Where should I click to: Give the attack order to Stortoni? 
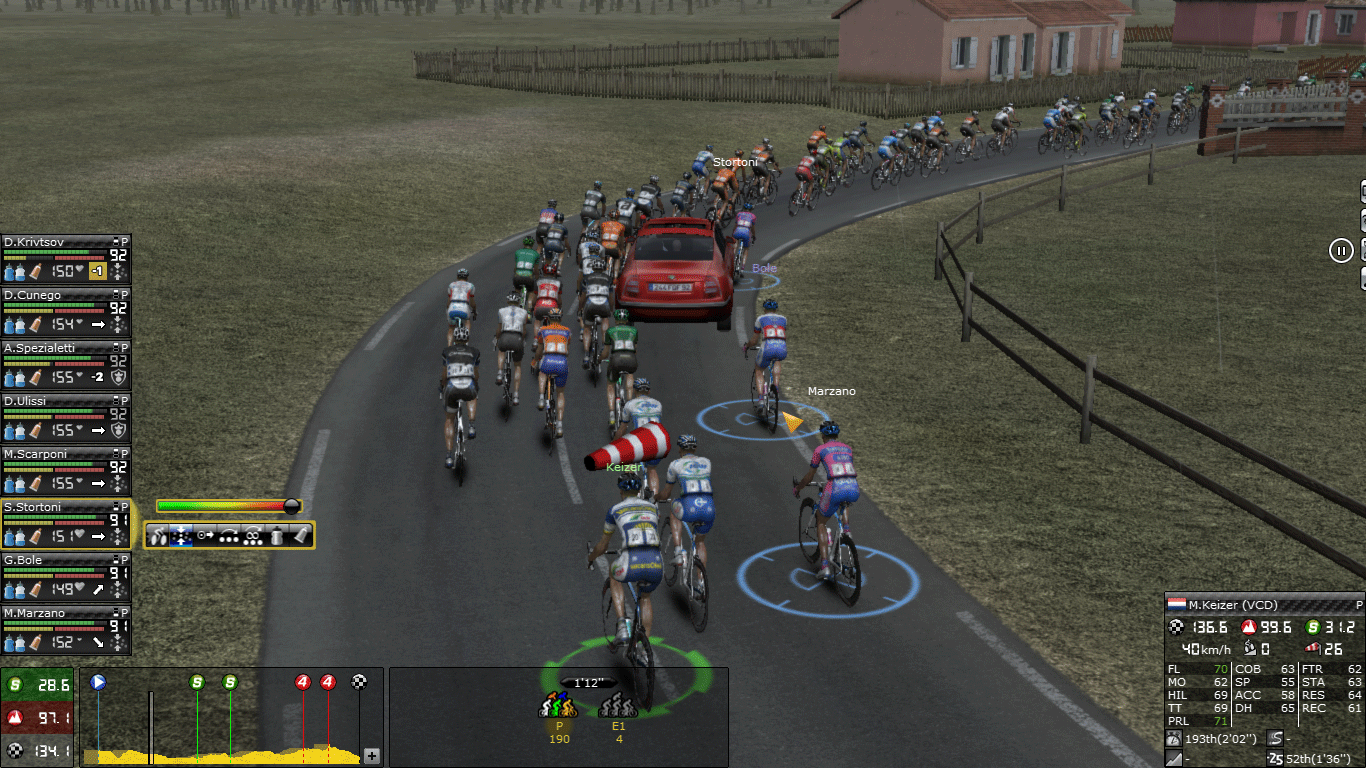click(159, 536)
